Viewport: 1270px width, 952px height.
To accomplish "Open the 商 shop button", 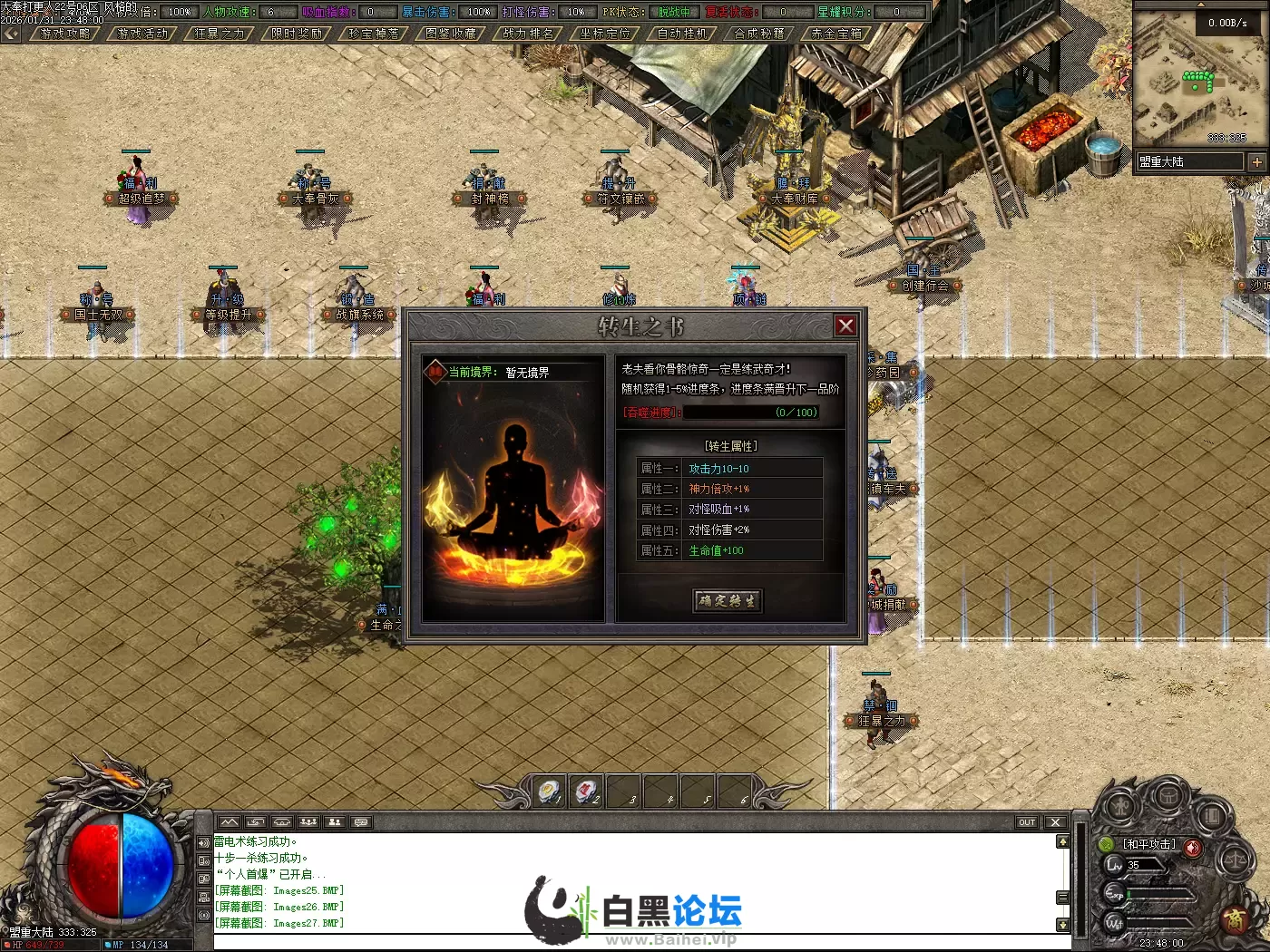I will [1236, 918].
